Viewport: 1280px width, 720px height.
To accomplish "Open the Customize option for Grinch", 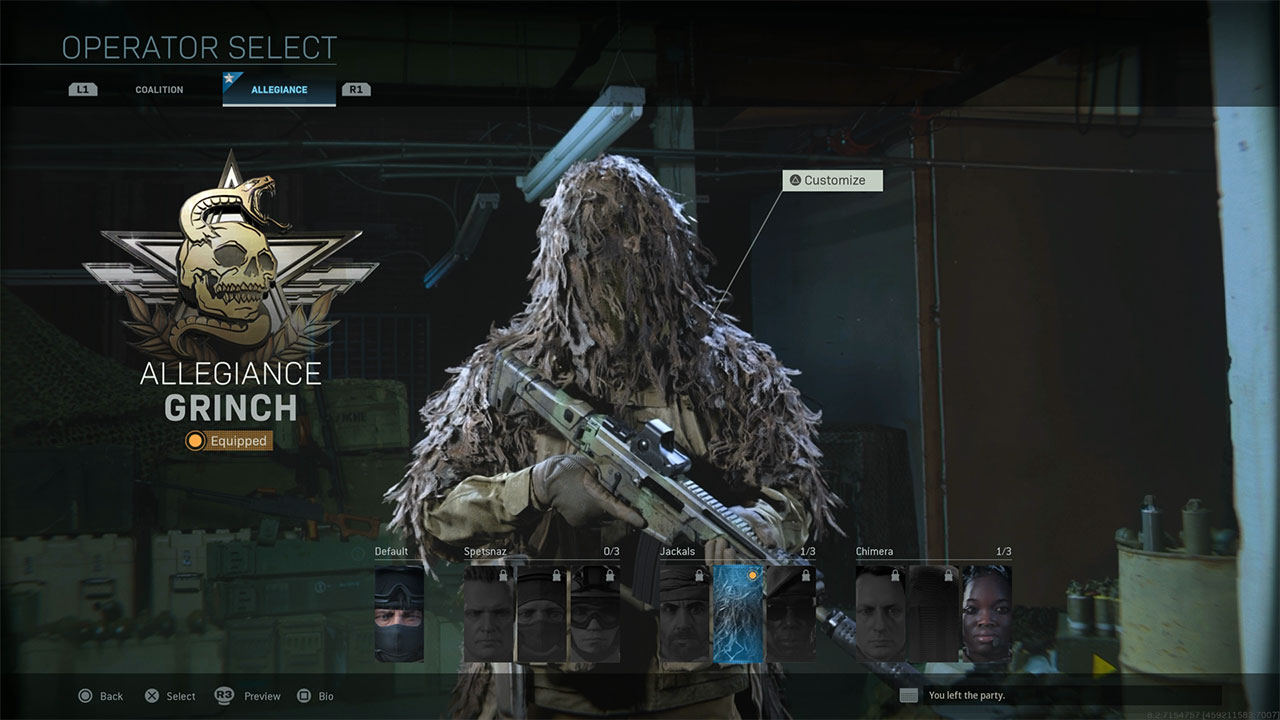I will [x=831, y=180].
